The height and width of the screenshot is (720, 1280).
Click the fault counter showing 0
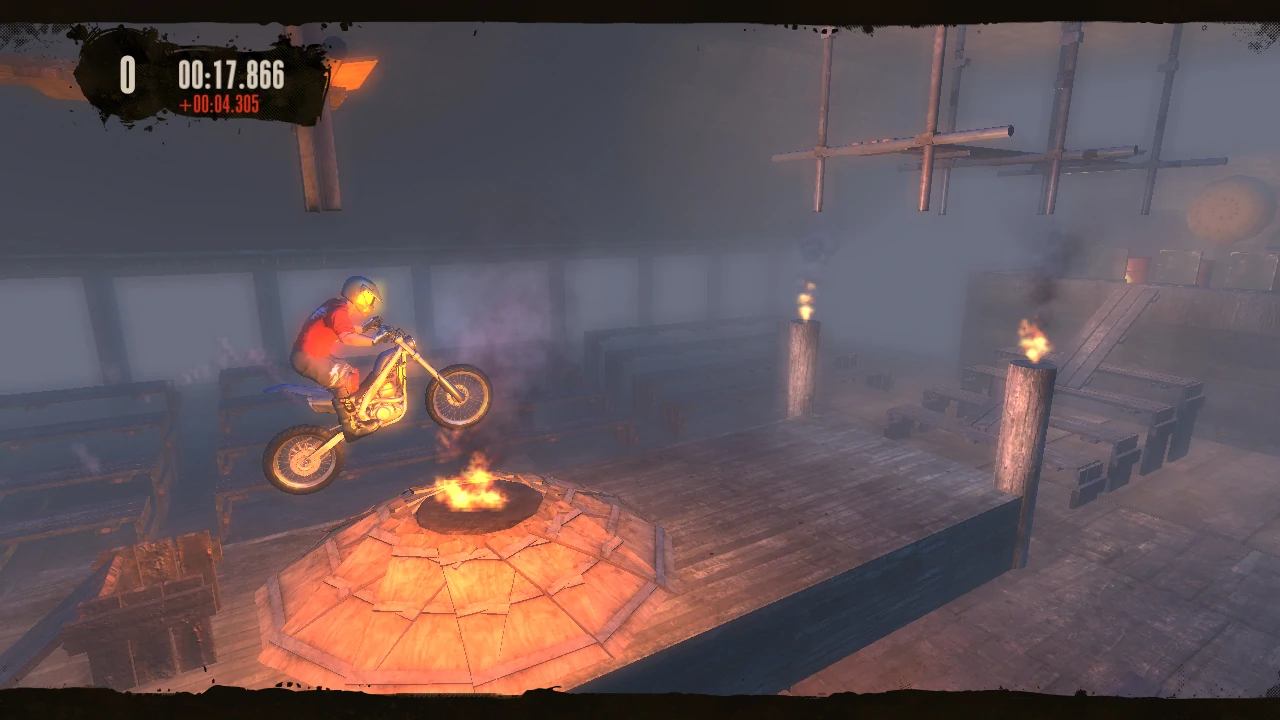(x=127, y=71)
